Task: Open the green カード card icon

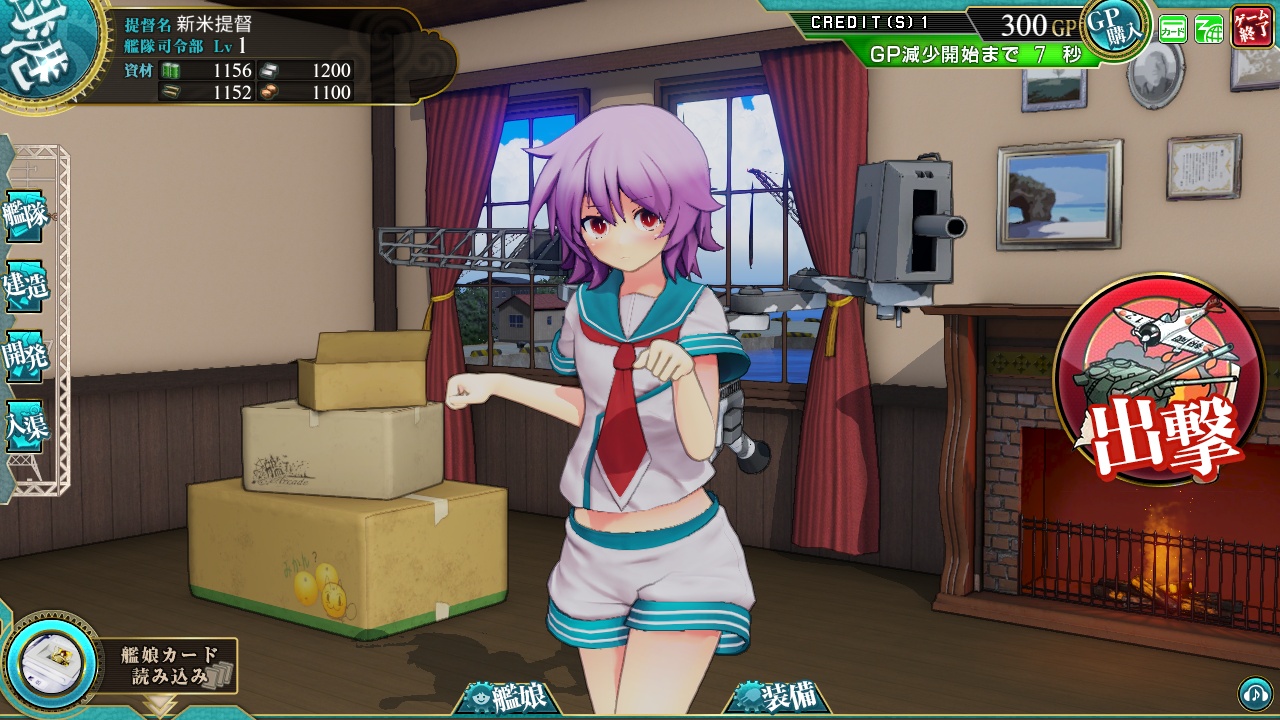Action: (x=1173, y=30)
